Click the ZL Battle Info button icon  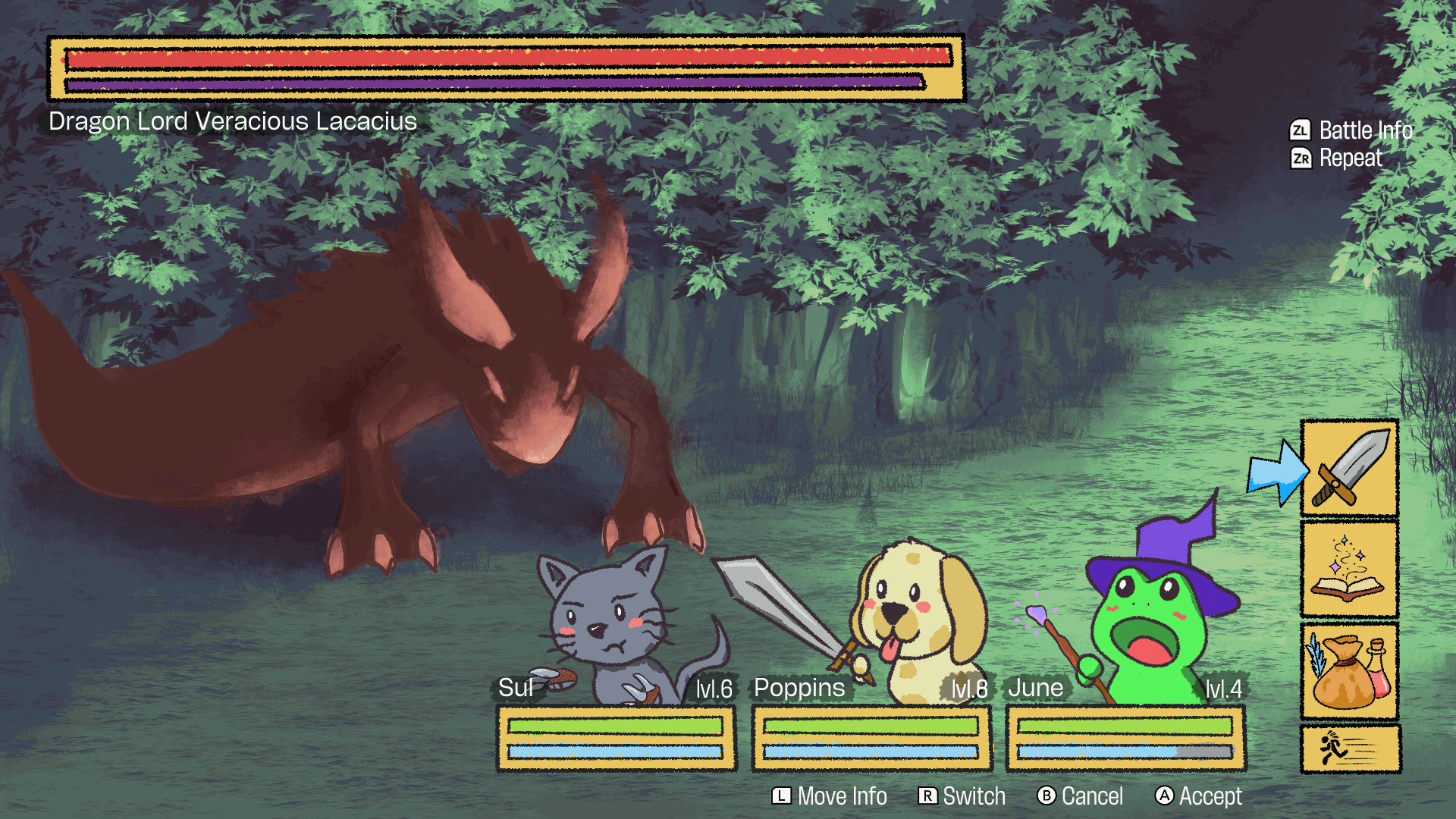click(x=1300, y=130)
